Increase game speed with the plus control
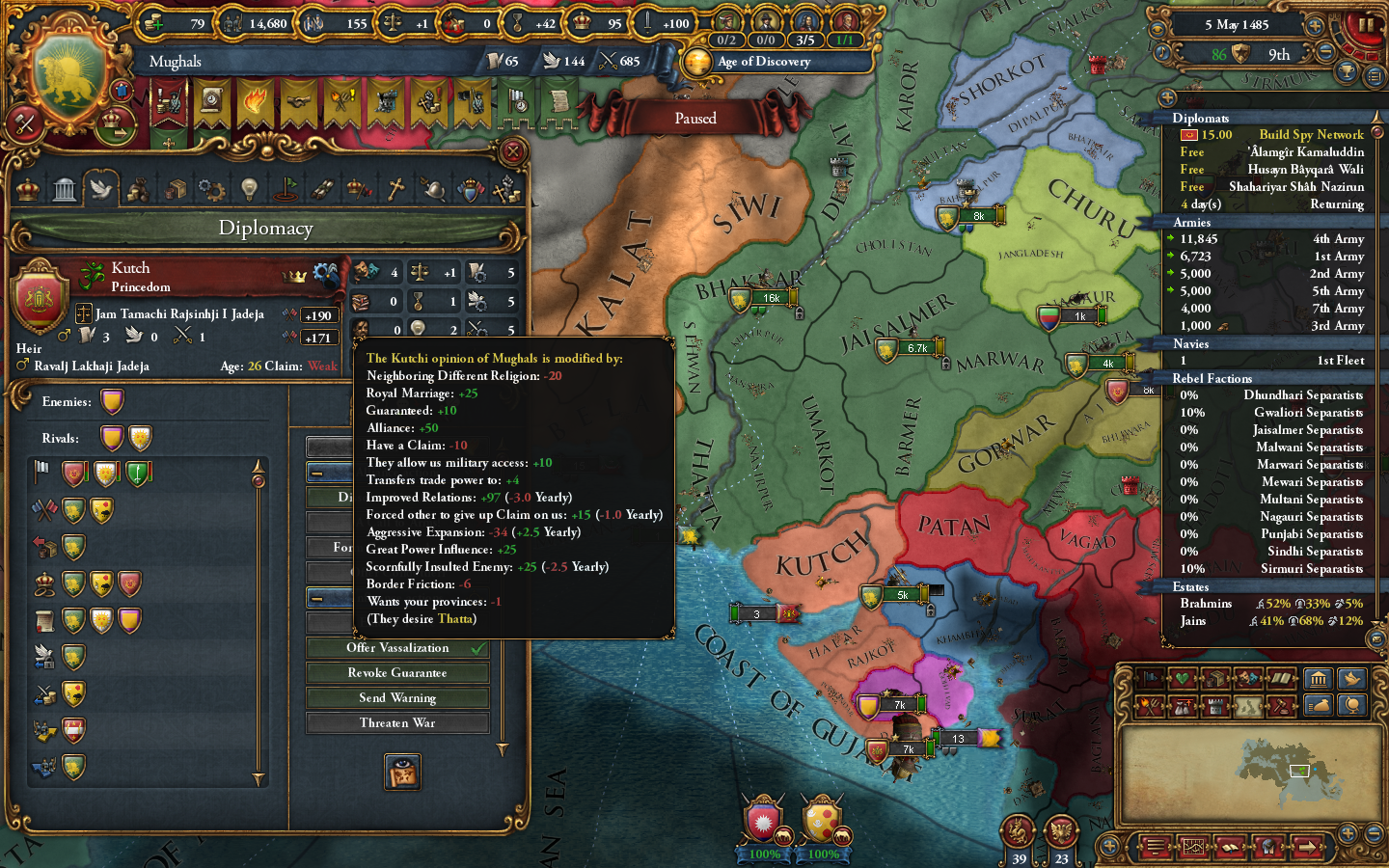The width and height of the screenshot is (1389, 868). tap(1314, 26)
